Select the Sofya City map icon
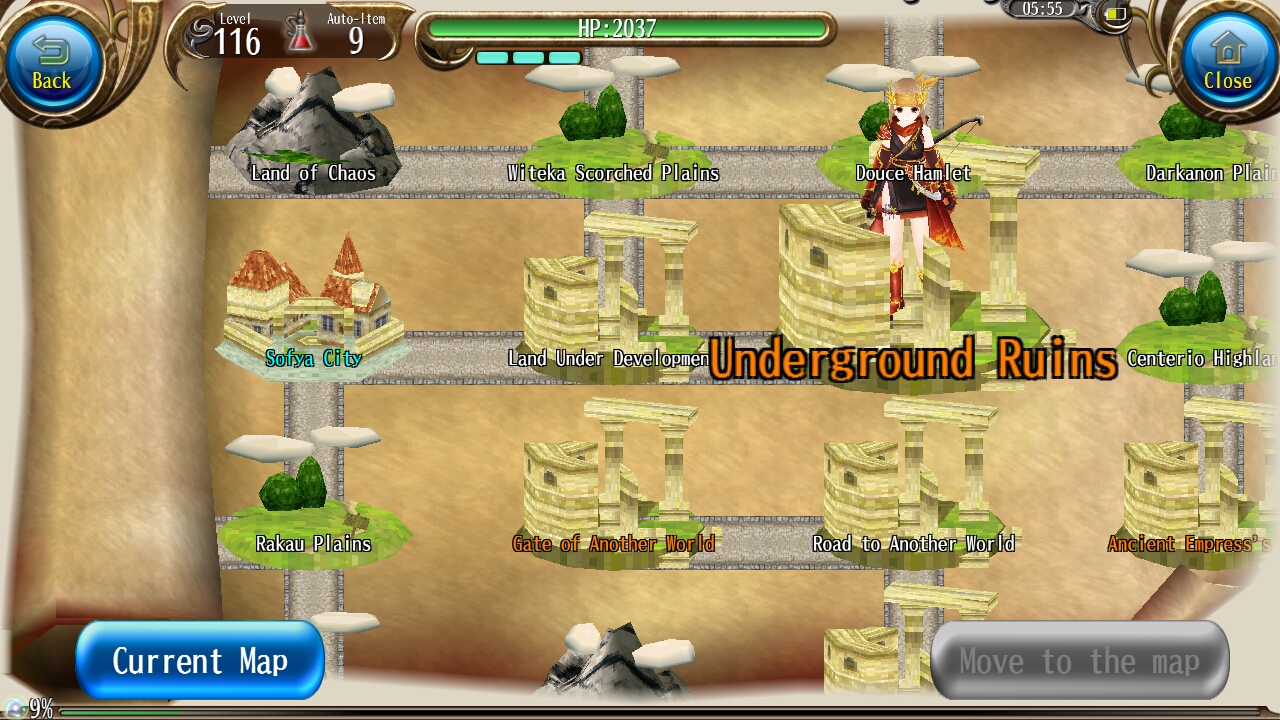Viewport: 1280px width, 720px height. point(310,300)
